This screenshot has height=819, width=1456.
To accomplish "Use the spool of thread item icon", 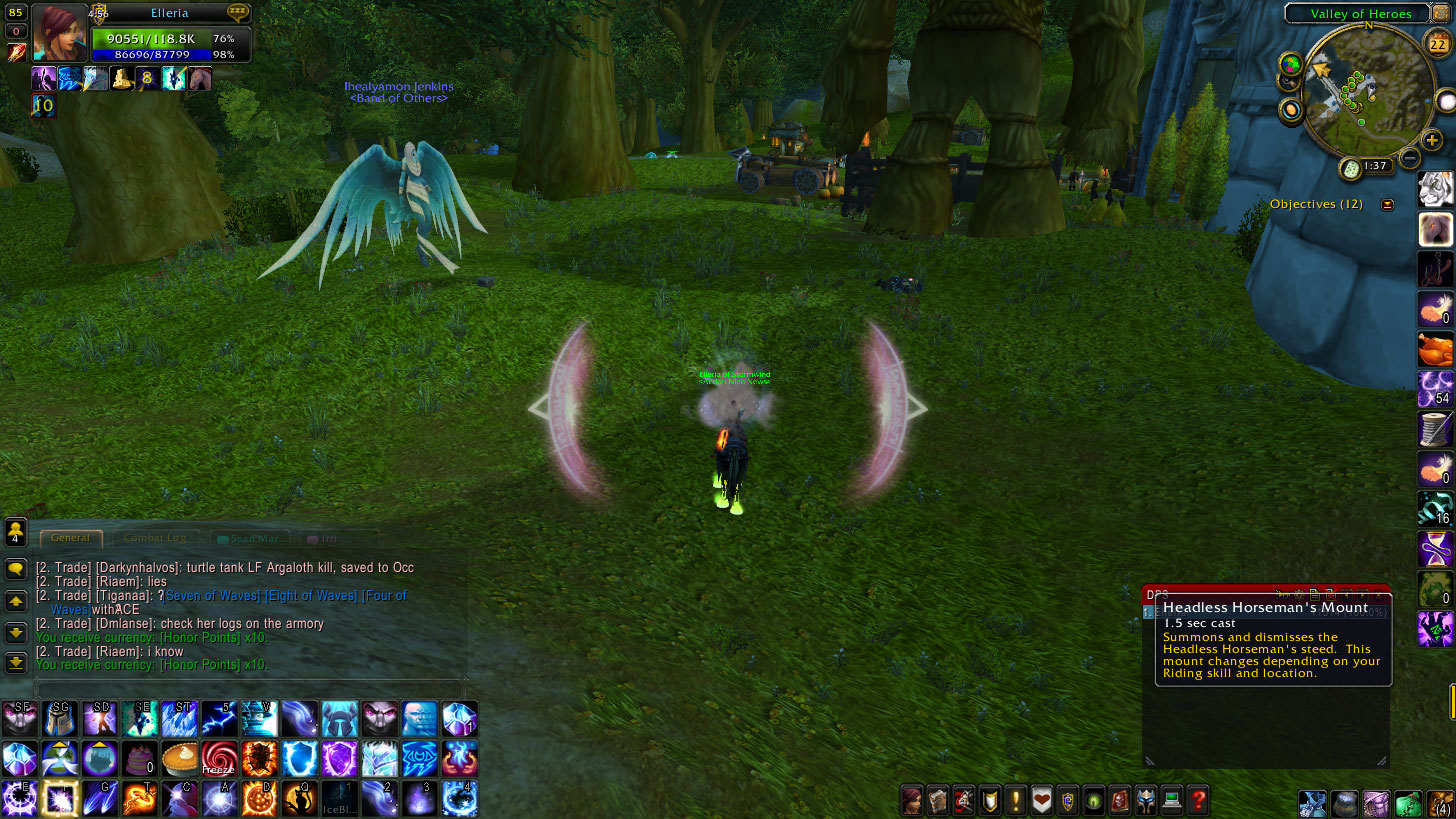I will click(1435, 429).
